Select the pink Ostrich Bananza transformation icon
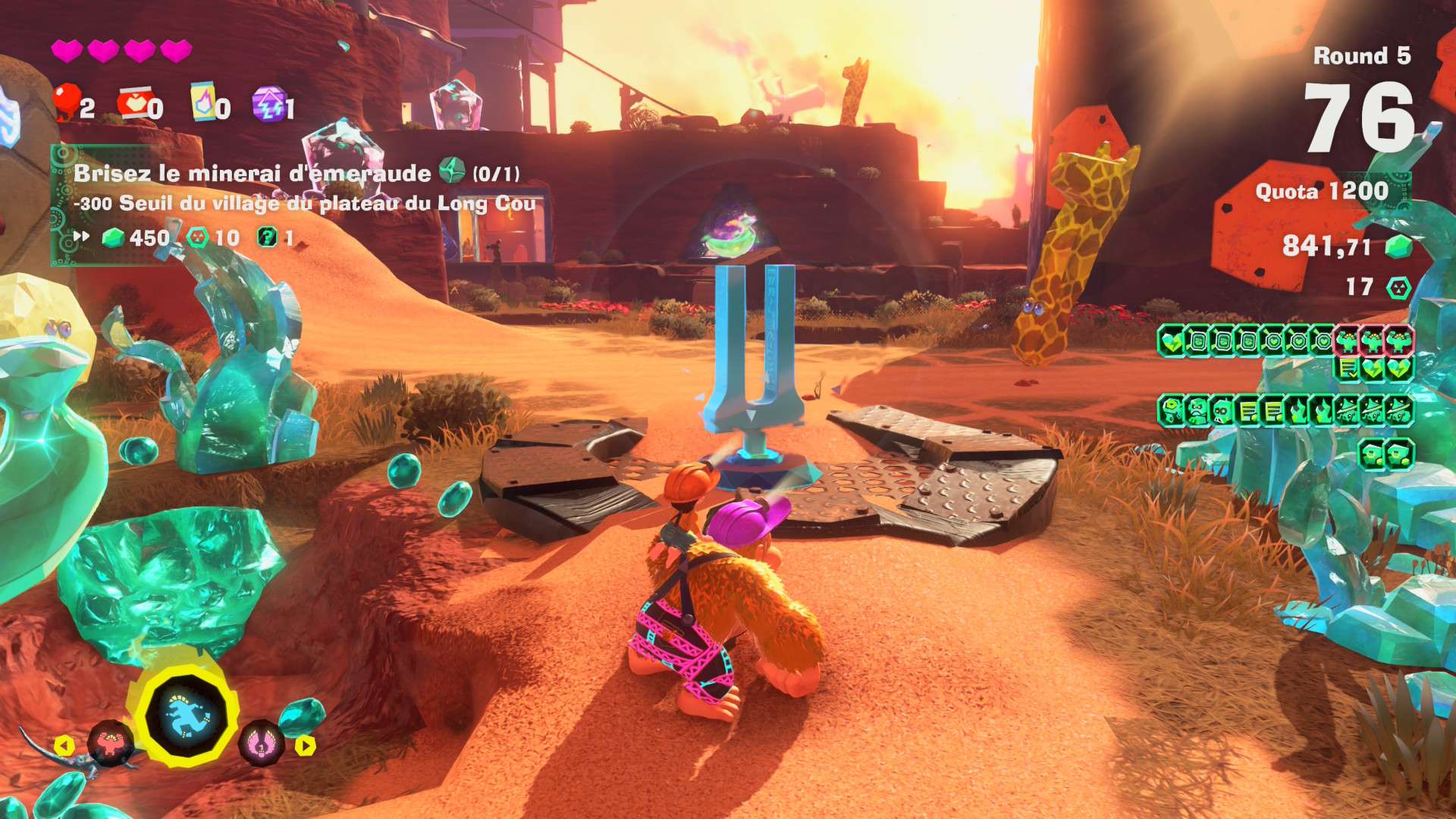Image resolution: width=1456 pixels, height=819 pixels. [260, 744]
